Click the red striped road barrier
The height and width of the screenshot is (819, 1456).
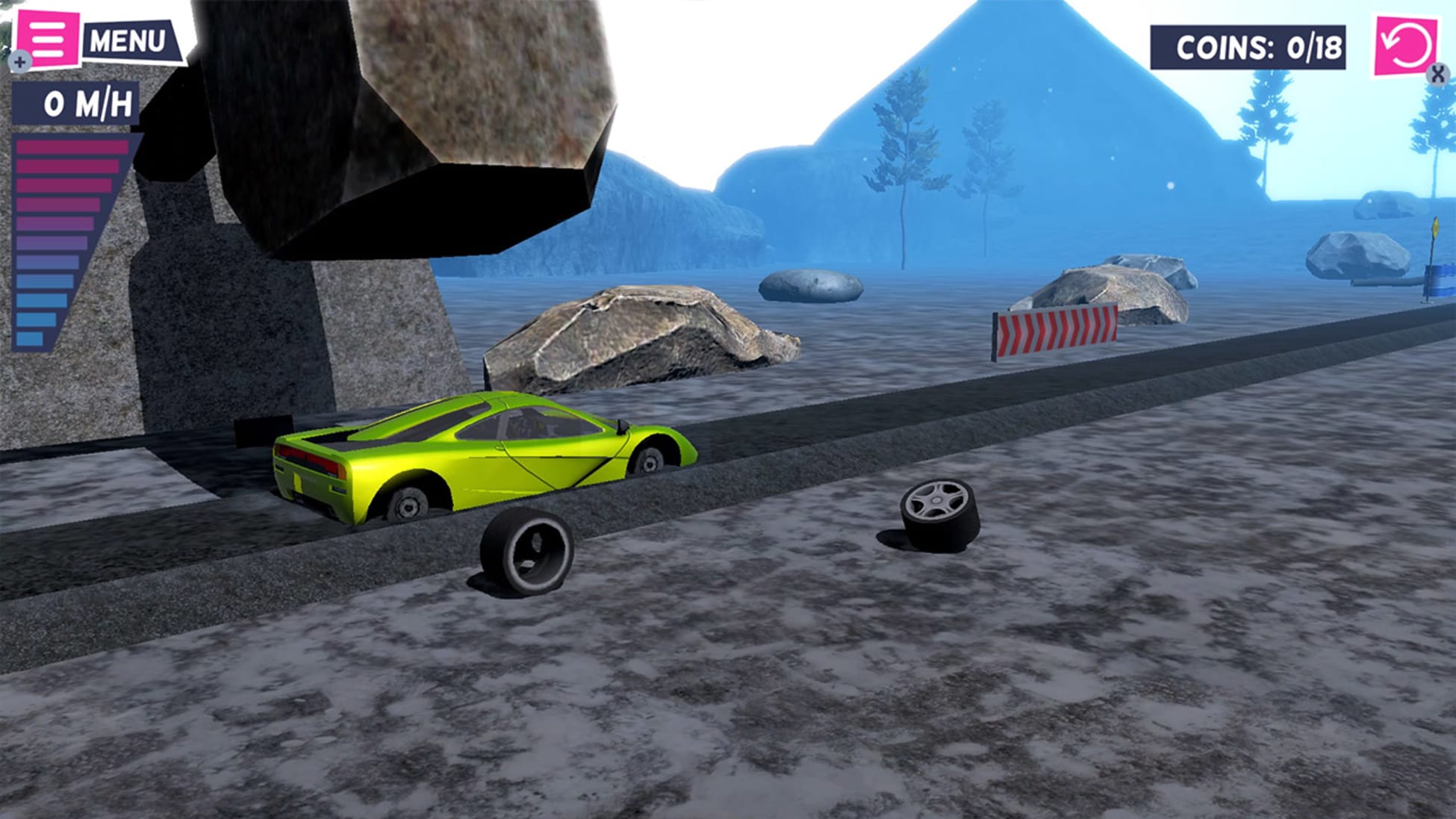[x=1054, y=332]
